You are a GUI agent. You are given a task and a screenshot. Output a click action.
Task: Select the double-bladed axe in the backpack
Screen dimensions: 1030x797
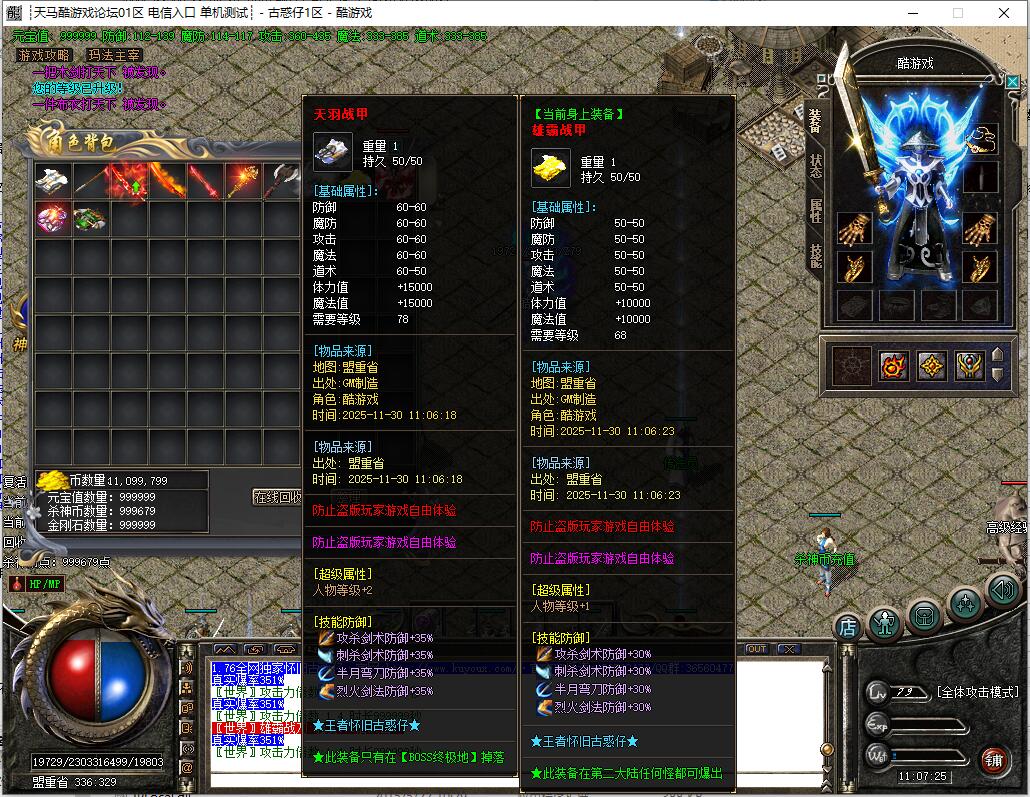pos(282,181)
